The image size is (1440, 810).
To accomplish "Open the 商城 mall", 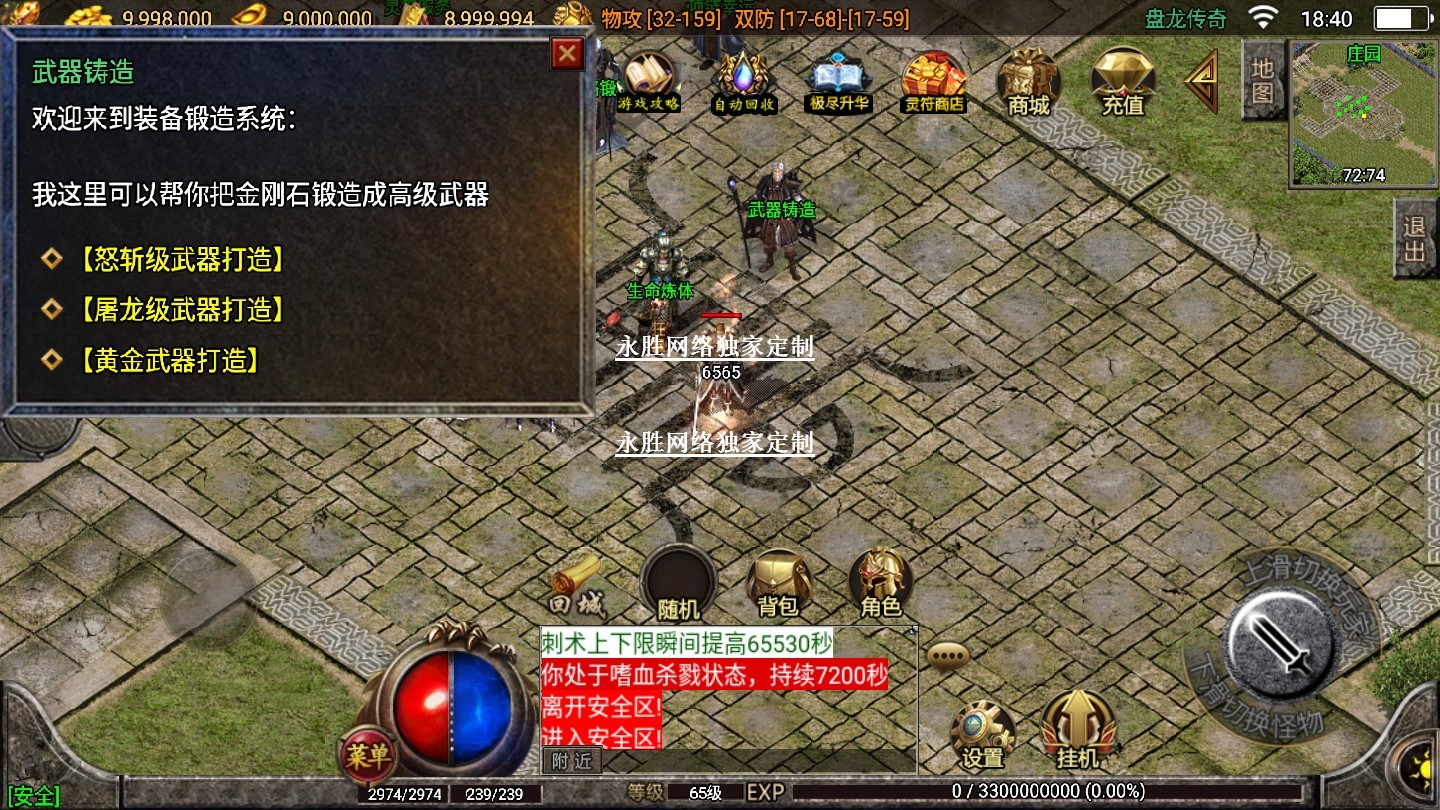I will (1029, 81).
